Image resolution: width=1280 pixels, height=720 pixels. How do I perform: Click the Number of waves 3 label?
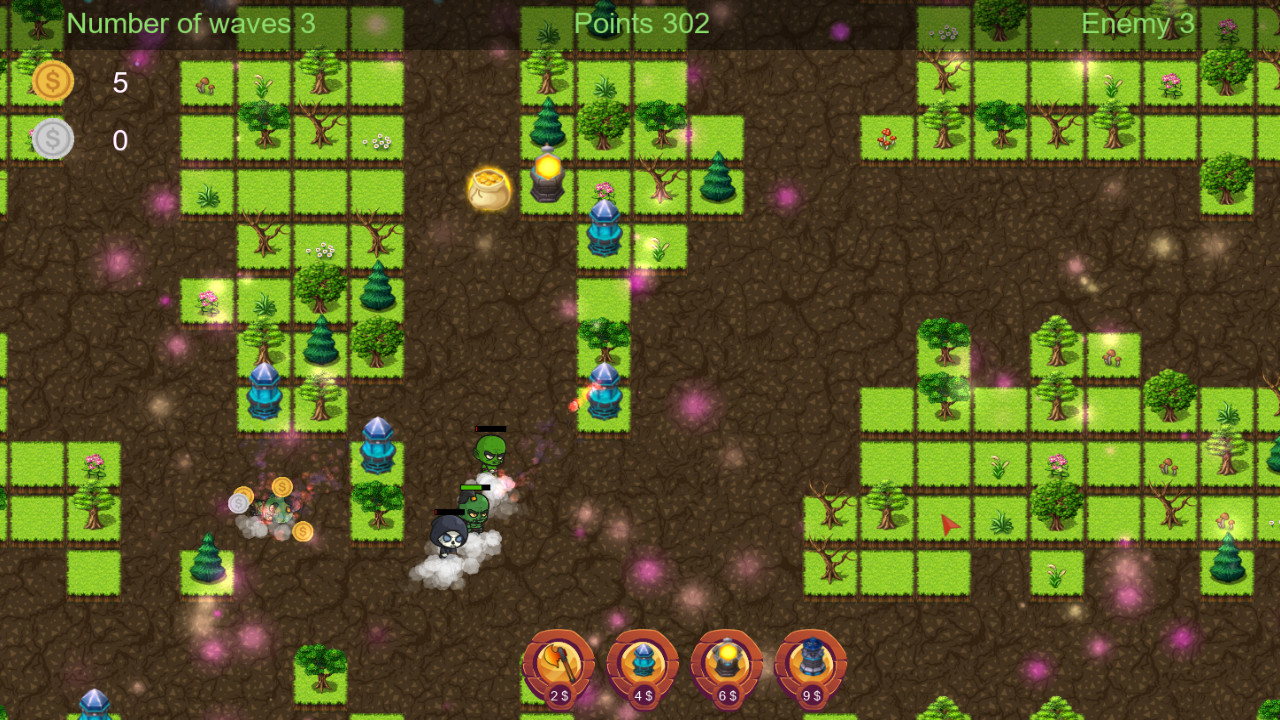(x=190, y=22)
